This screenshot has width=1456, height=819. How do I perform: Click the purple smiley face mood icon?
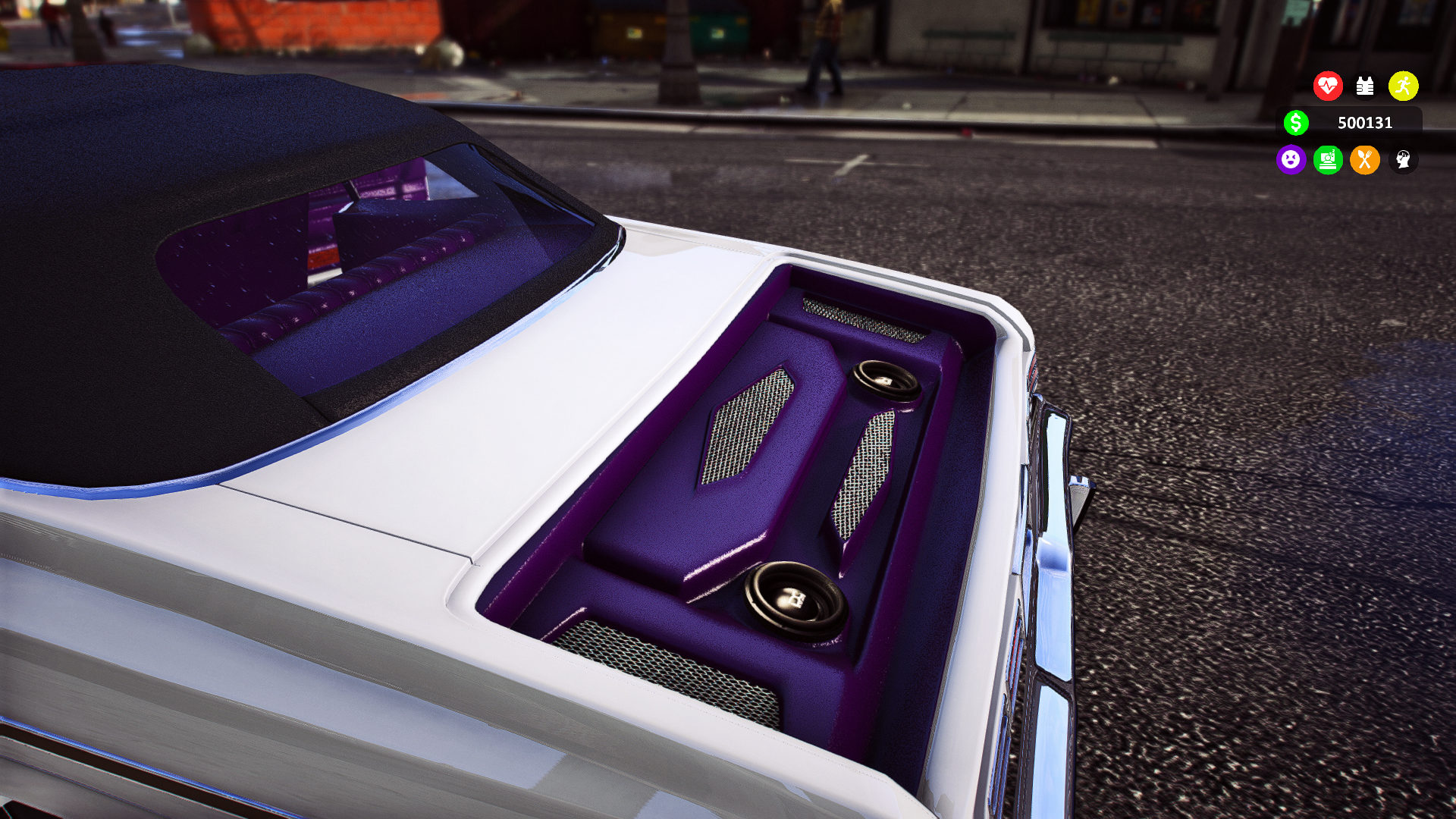click(x=1291, y=160)
